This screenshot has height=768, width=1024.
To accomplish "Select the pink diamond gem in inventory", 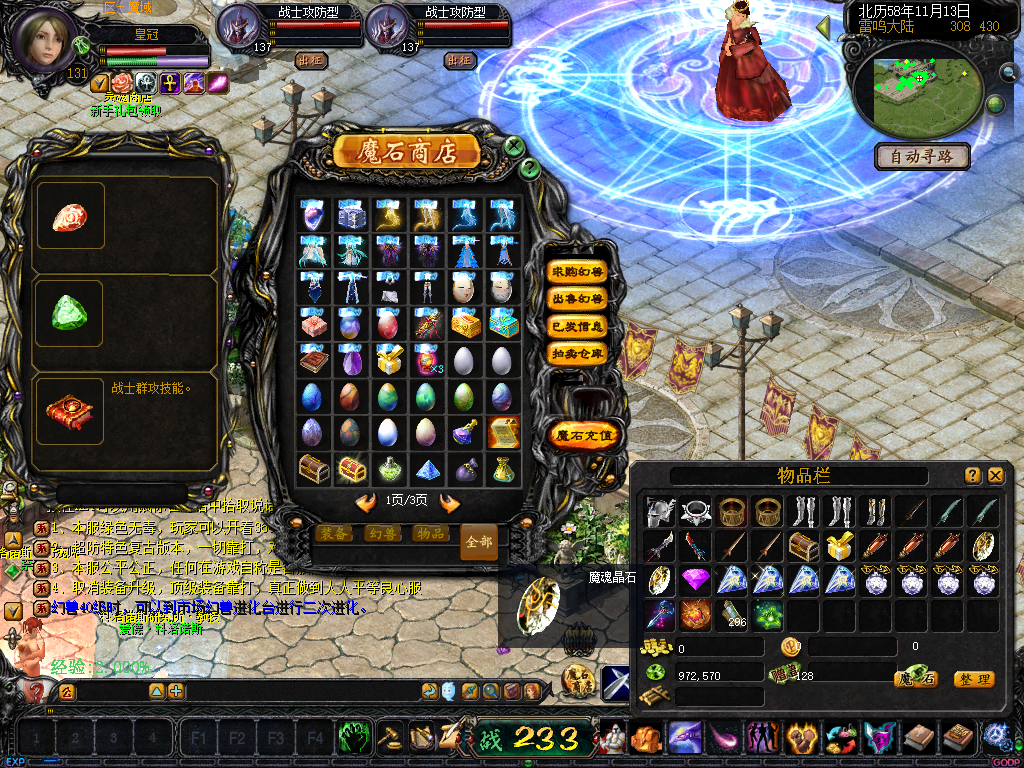I will (x=695, y=579).
